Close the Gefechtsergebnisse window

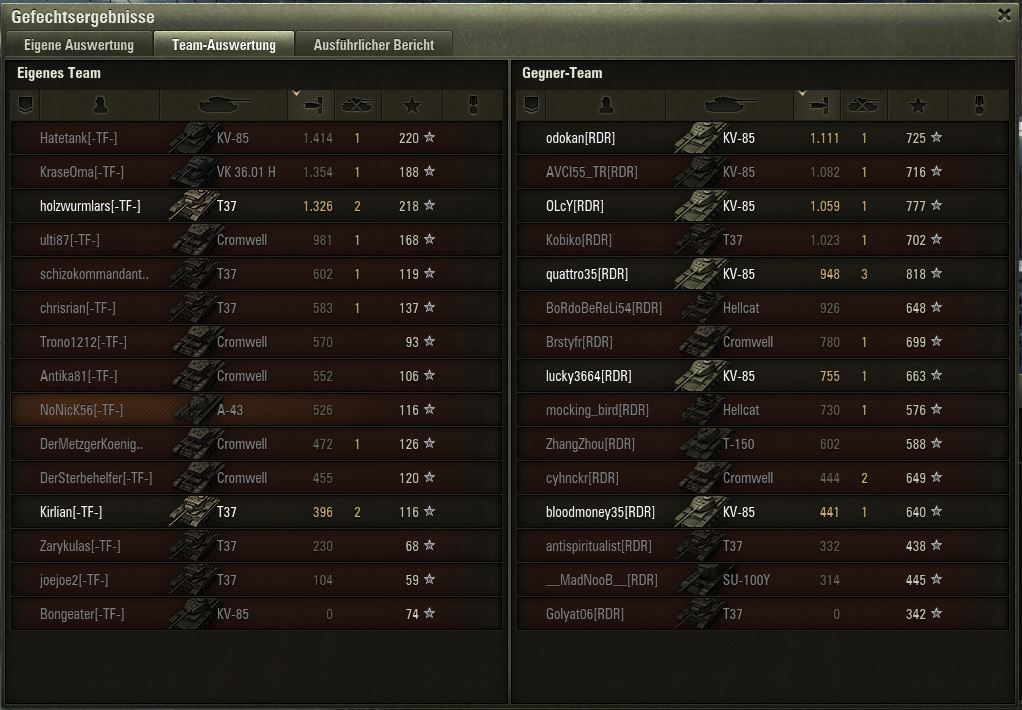coord(1004,14)
